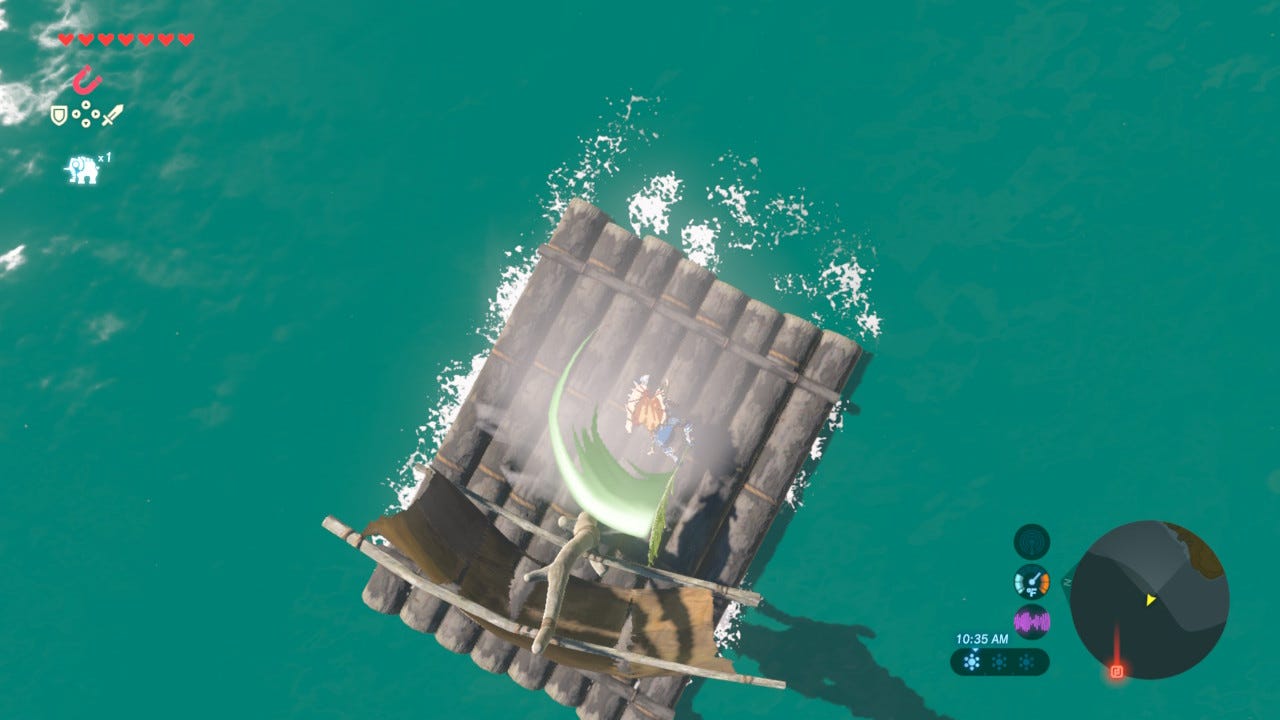Activate the elephant champion ability icon

83,169
